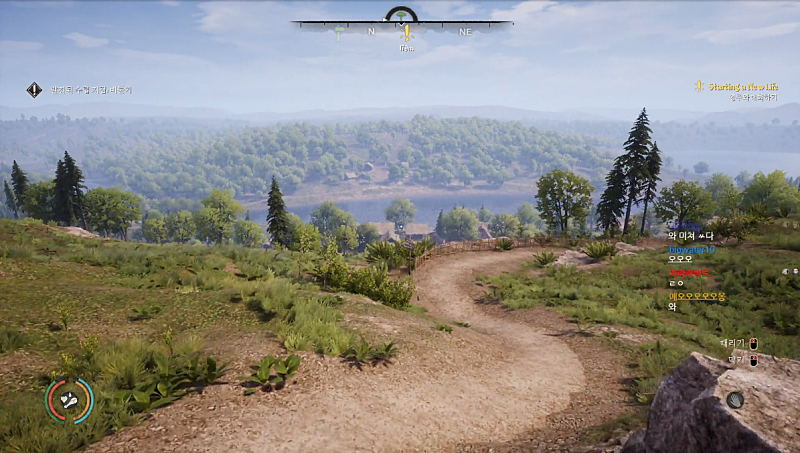Viewport: 800px width, 453px height.
Task: Open the Starting a New Life quest tracker
Action: [x=738, y=87]
